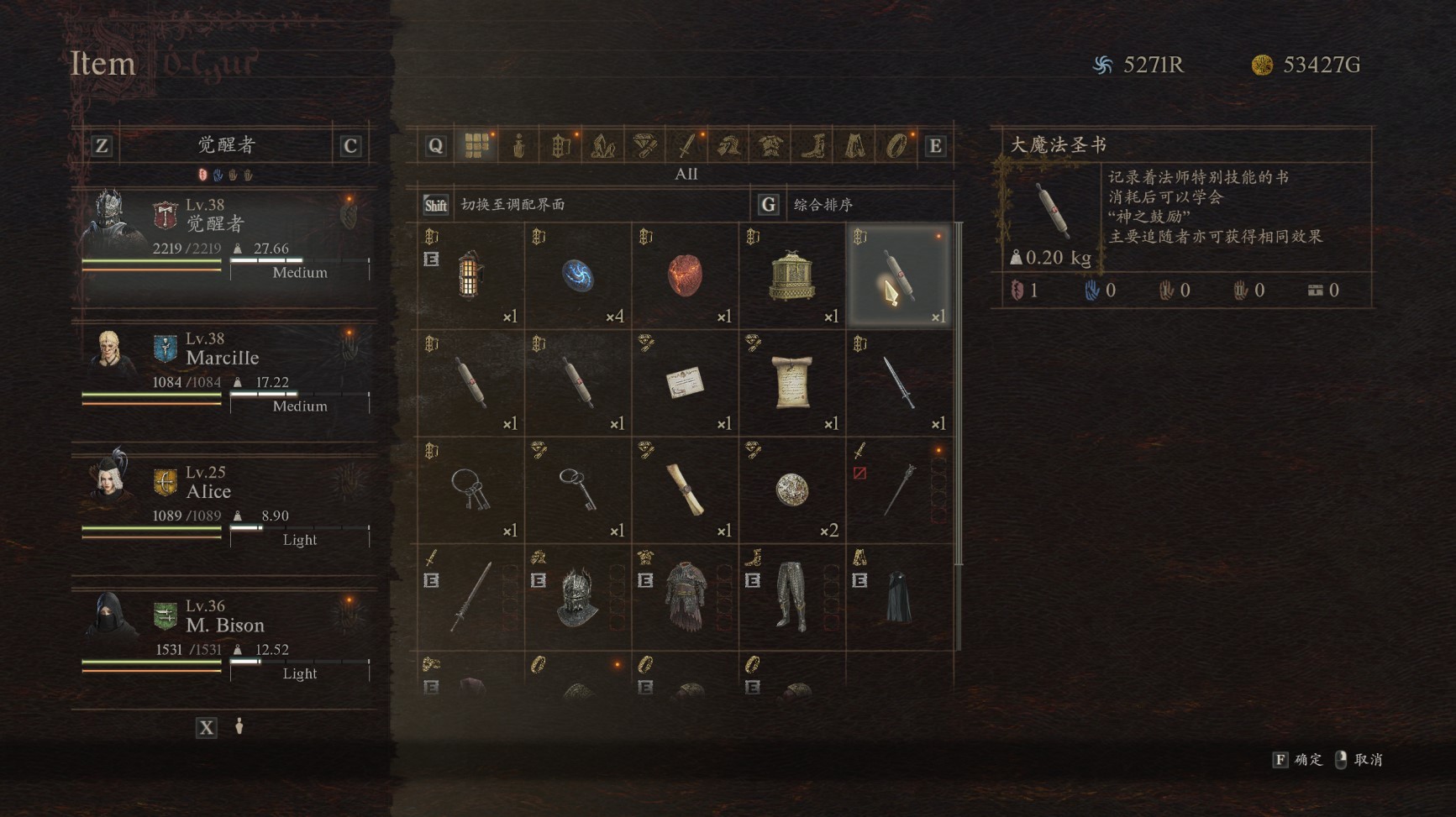Select the 觉醒者 party member entry
The height and width of the screenshot is (817, 1456).
[x=225, y=244]
